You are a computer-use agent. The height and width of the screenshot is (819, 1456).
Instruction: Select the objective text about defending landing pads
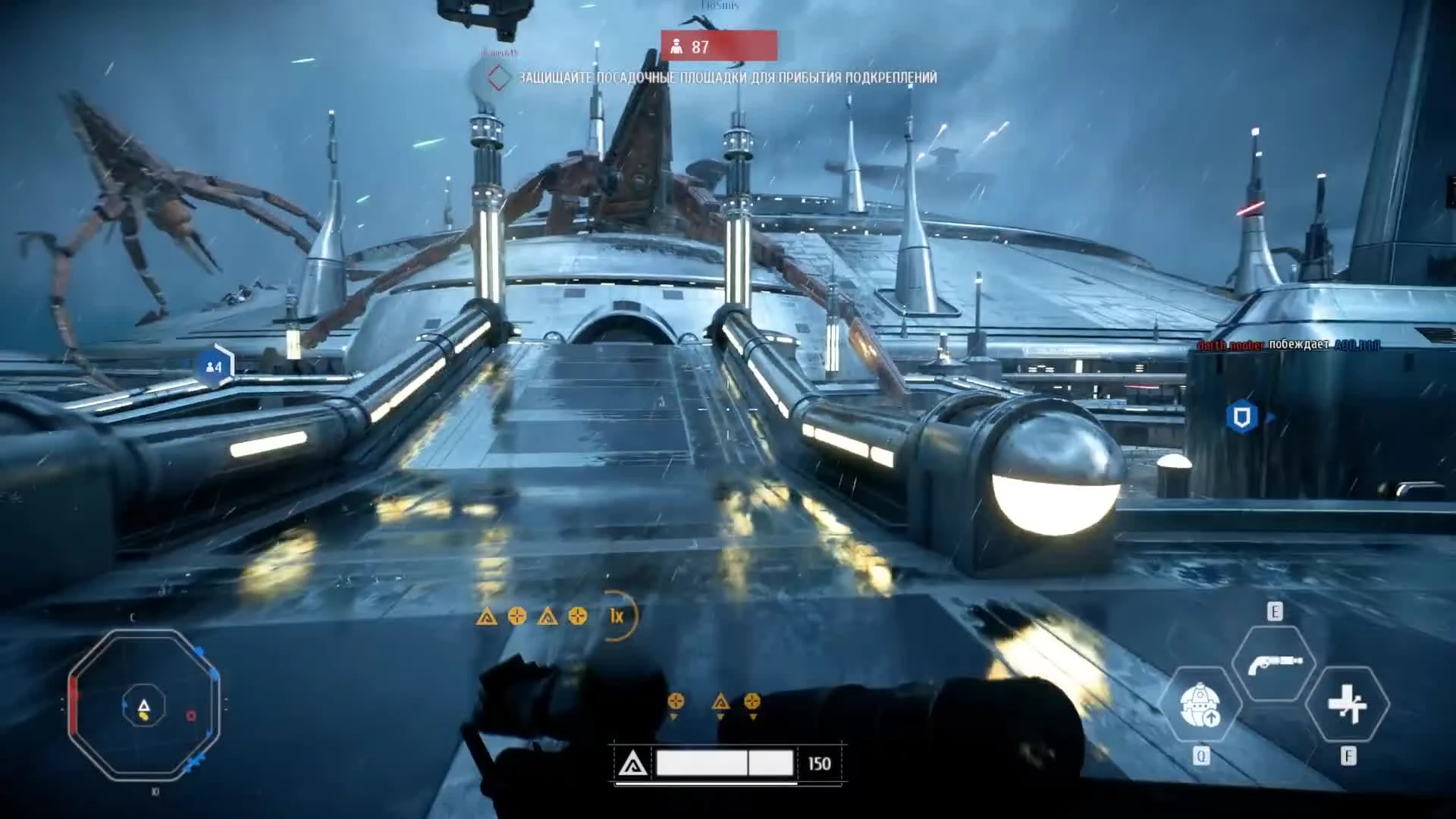(x=728, y=77)
